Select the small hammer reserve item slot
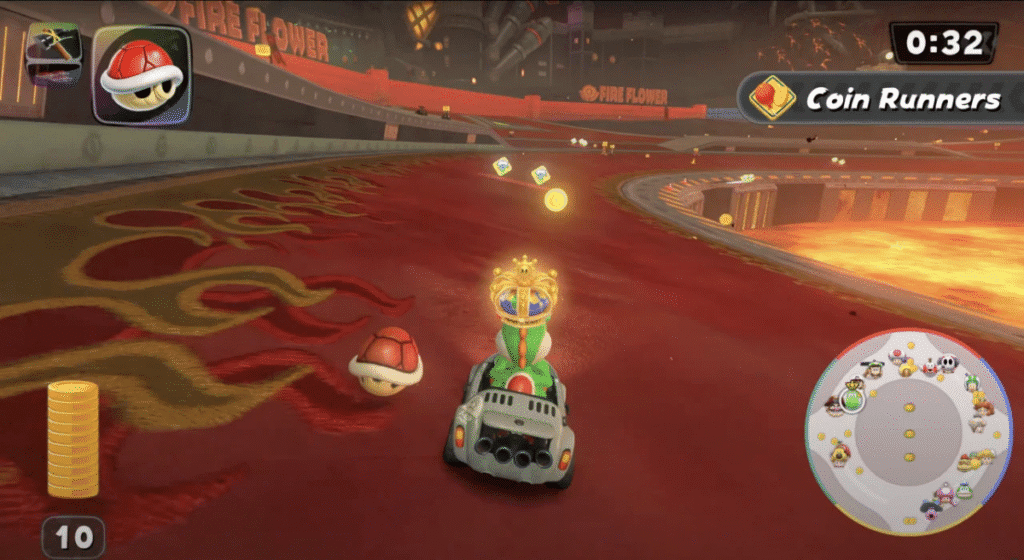Image resolution: width=1024 pixels, height=560 pixels. pyautogui.click(x=53, y=52)
